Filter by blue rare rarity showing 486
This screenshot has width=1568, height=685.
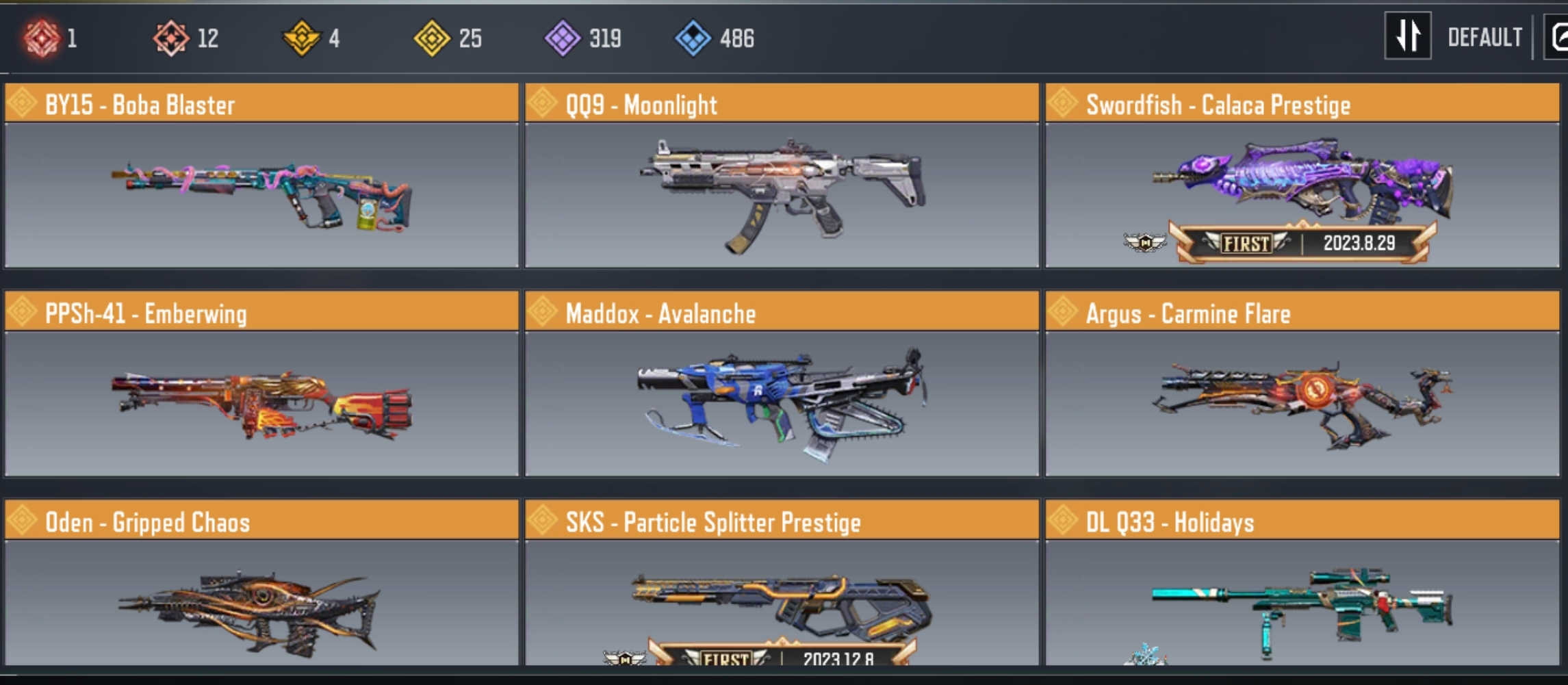coord(693,38)
